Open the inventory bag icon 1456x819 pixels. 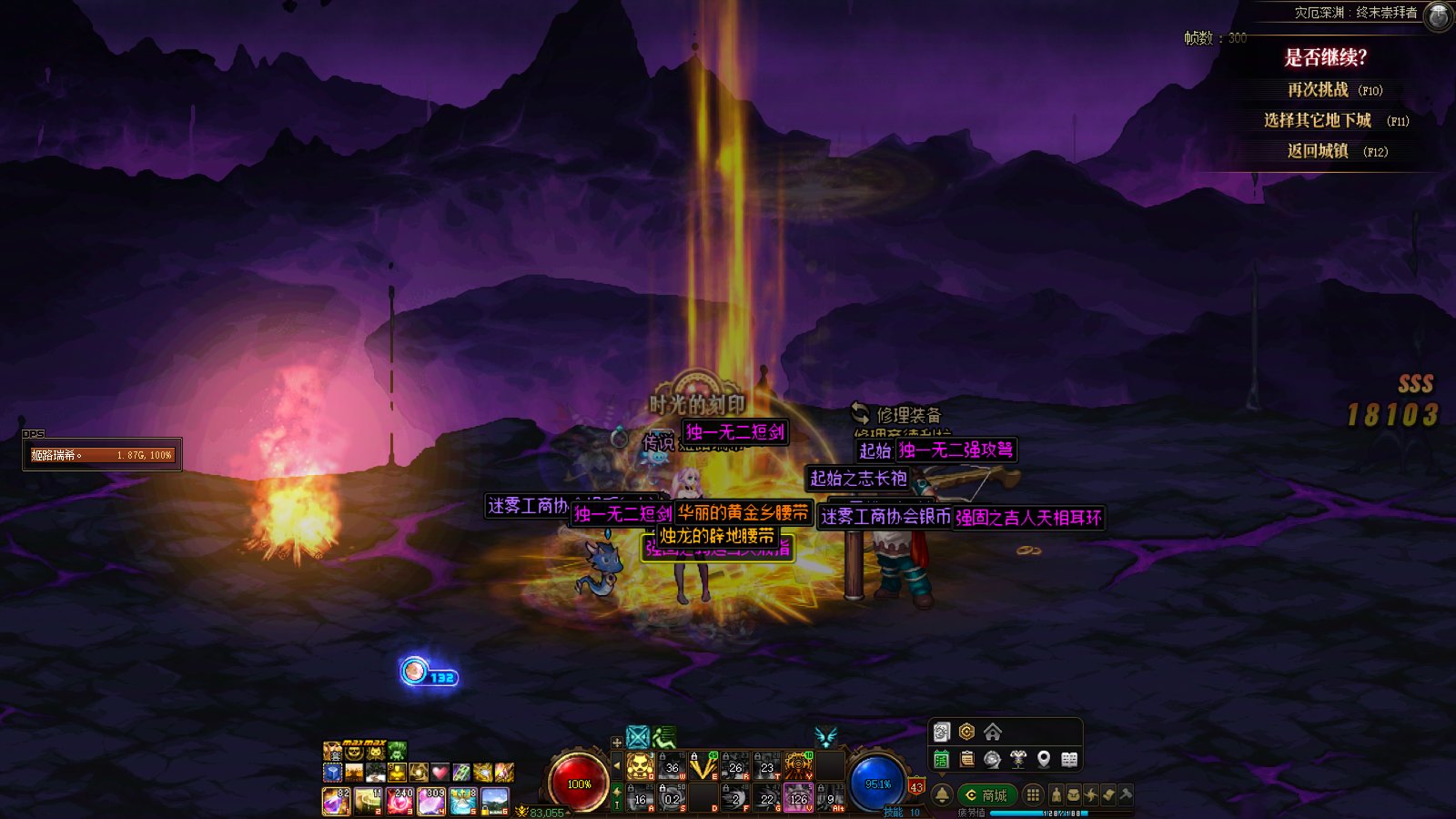1074,794
